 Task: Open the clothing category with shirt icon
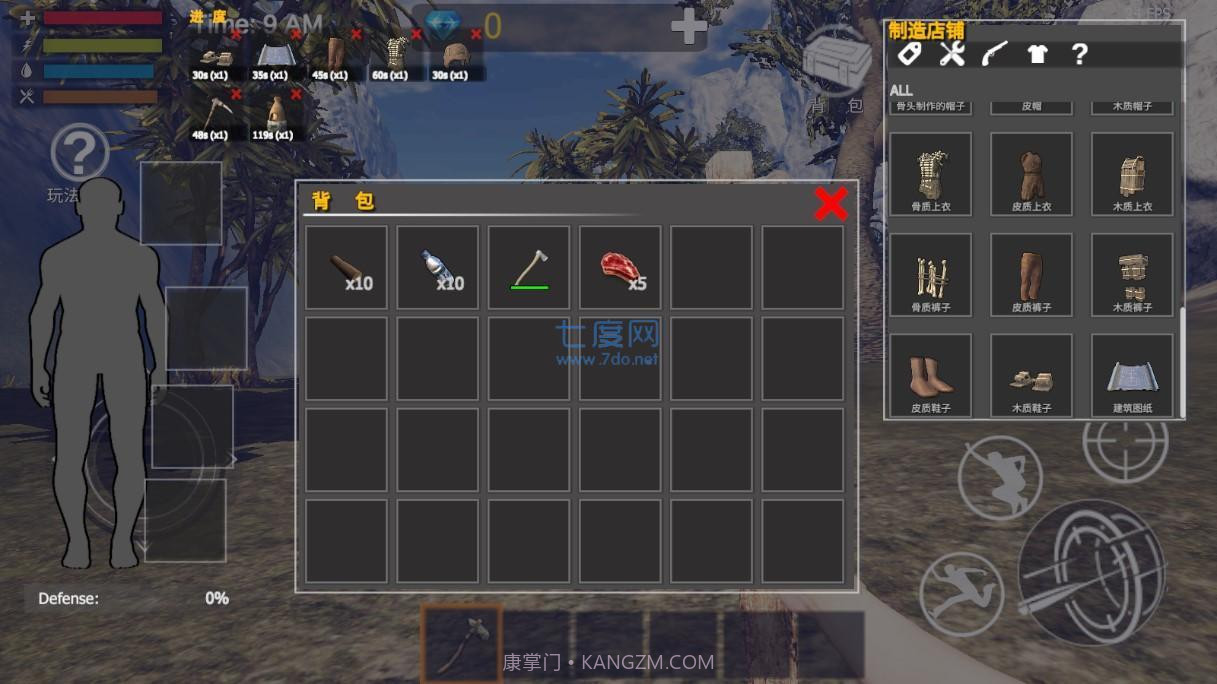(1037, 54)
